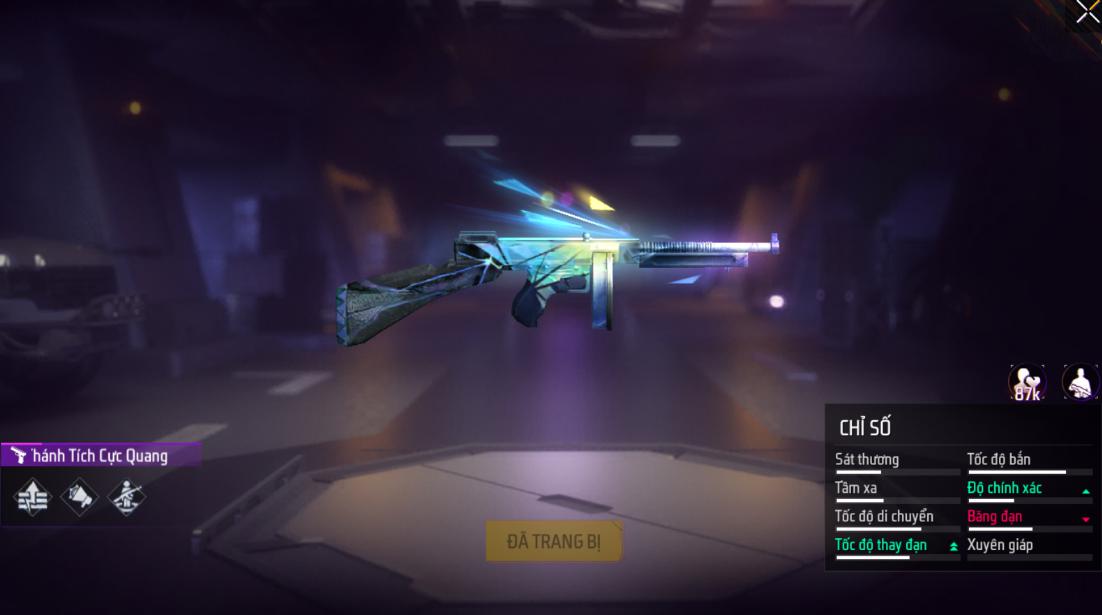
Task: Open the character holding weapon preview icon
Action: pos(1080,382)
